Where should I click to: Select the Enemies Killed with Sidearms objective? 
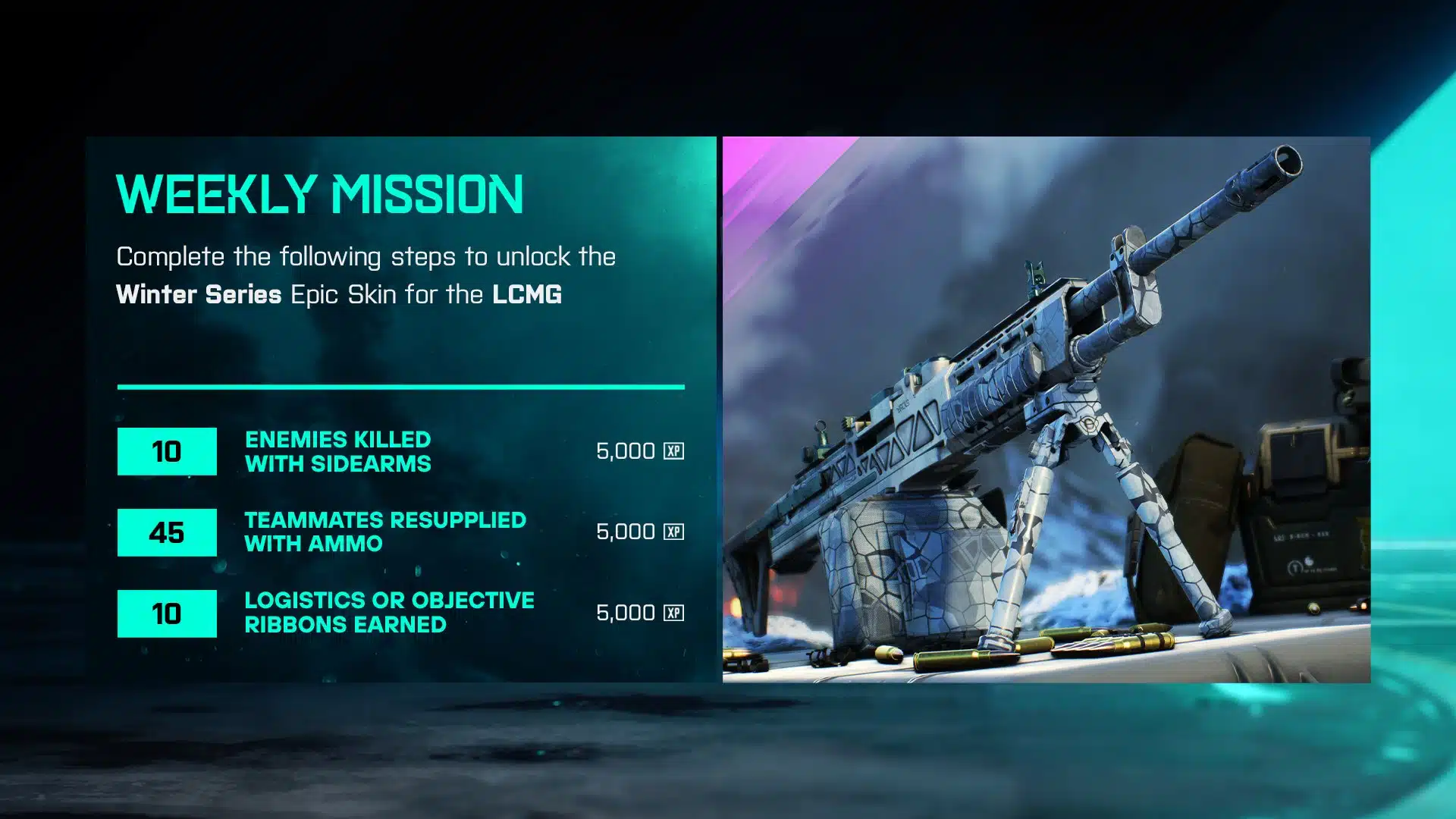coord(337,451)
